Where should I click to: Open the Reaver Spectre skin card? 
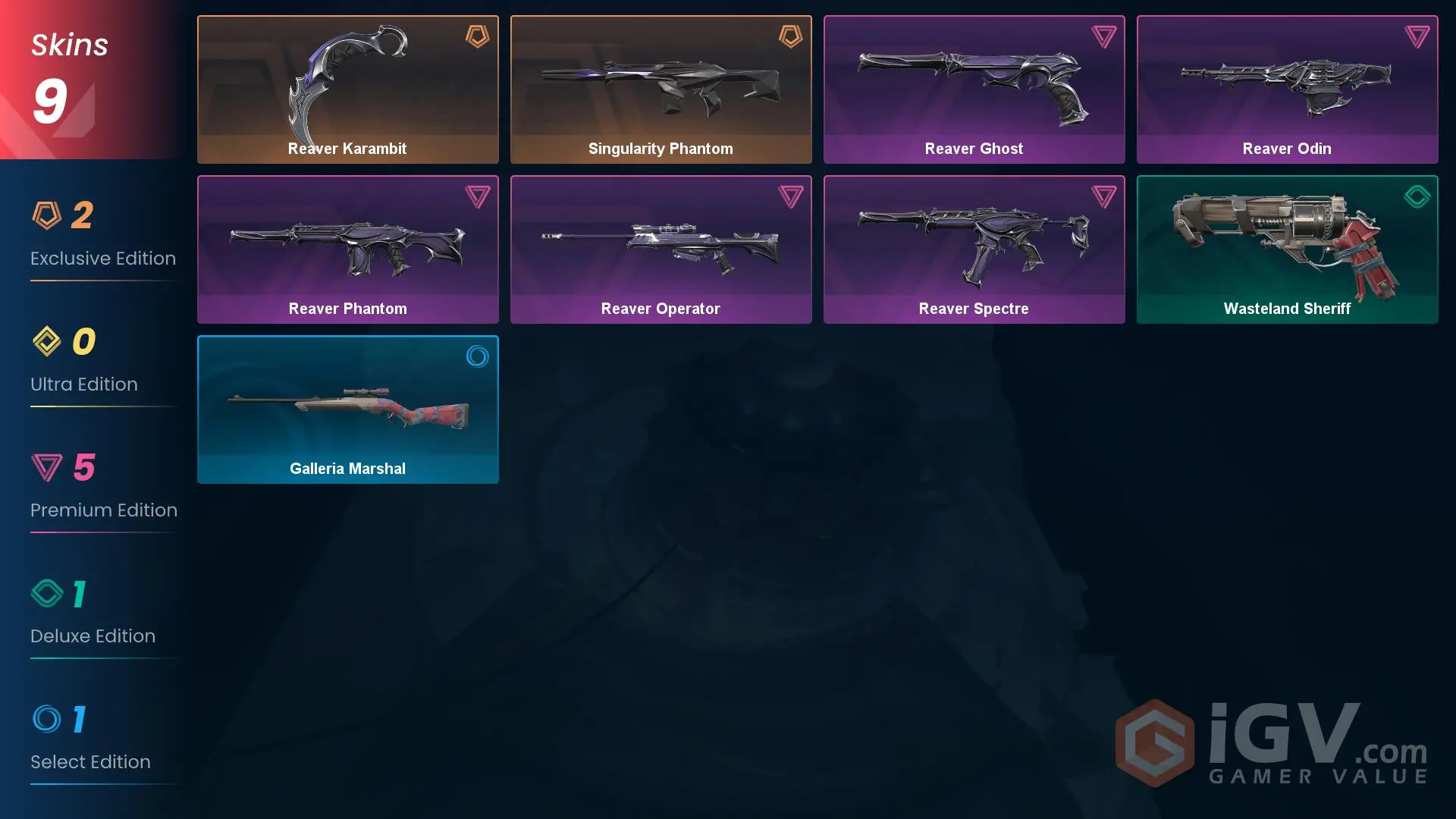pyautogui.click(x=974, y=249)
